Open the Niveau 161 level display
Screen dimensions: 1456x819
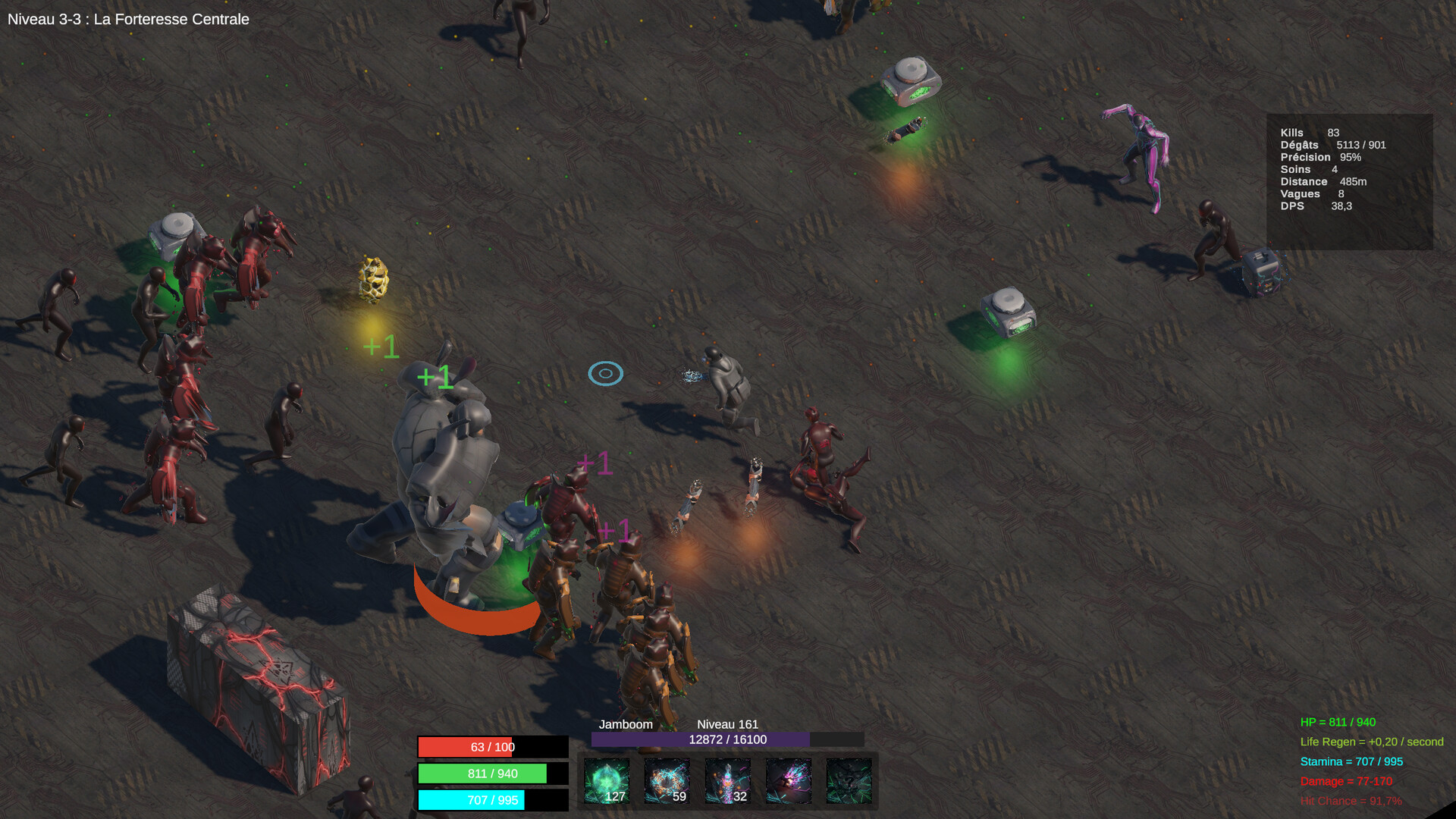pos(729,724)
